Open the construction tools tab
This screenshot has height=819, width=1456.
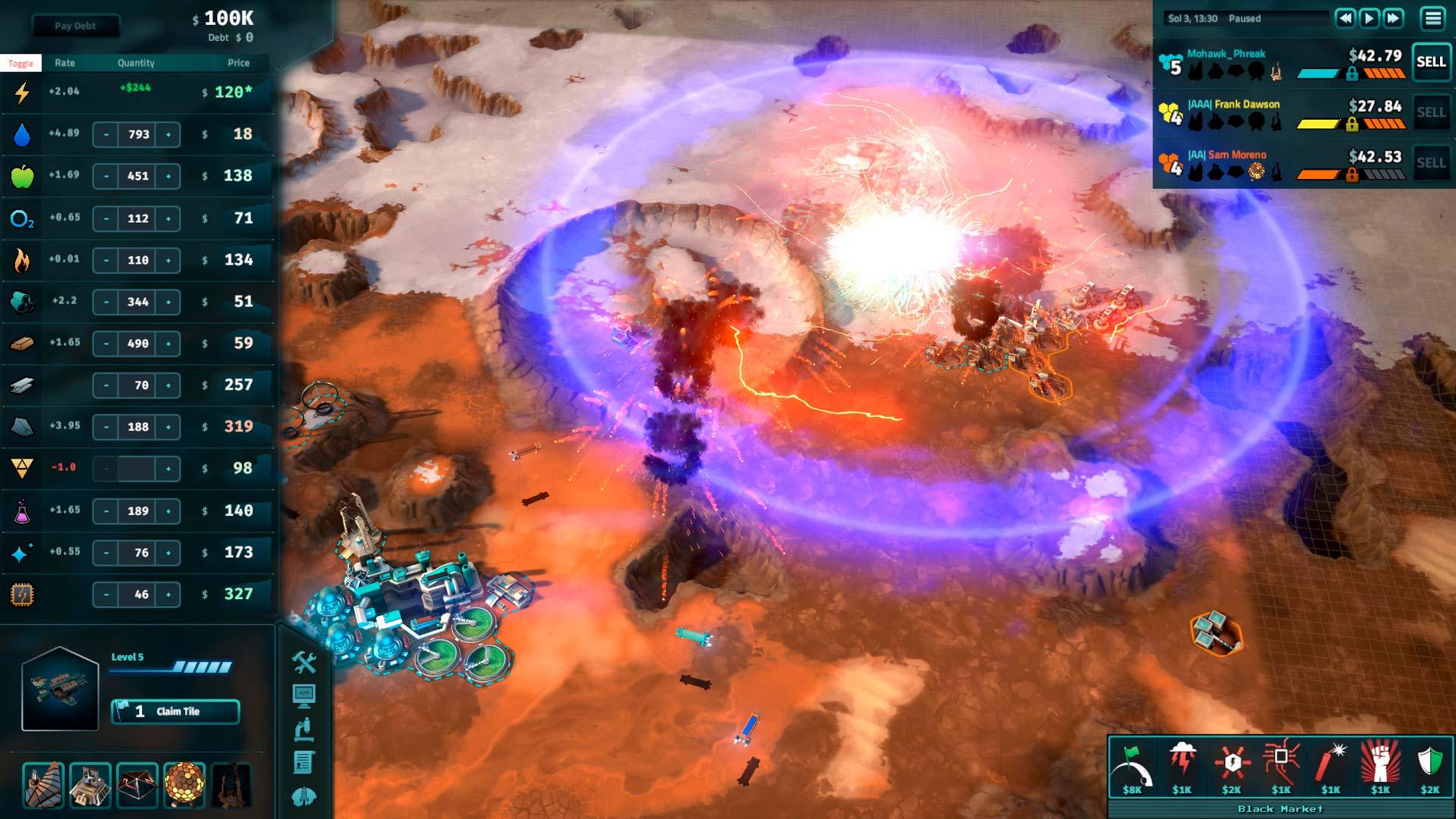[304, 662]
